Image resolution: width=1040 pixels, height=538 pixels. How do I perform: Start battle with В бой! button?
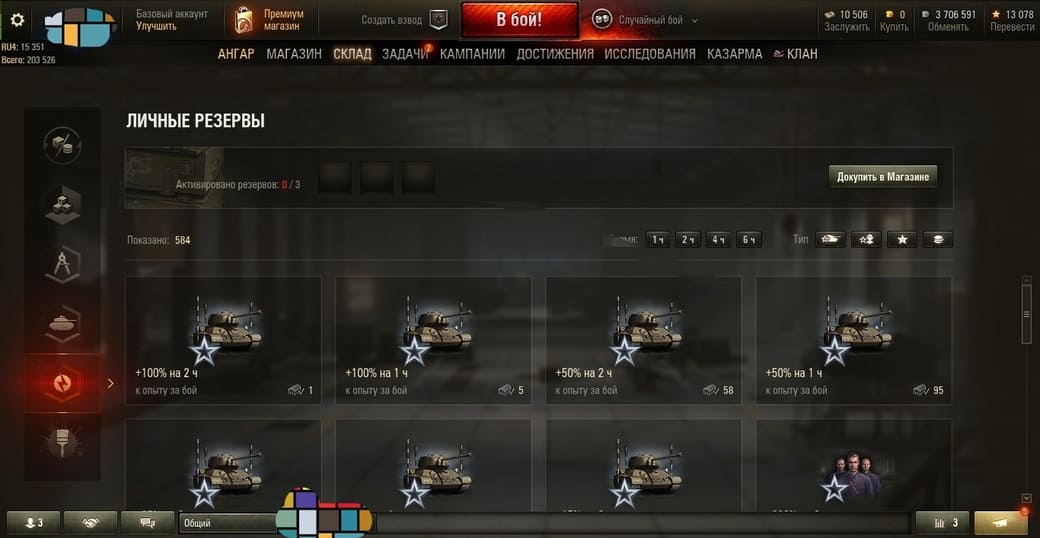coord(519,20)
